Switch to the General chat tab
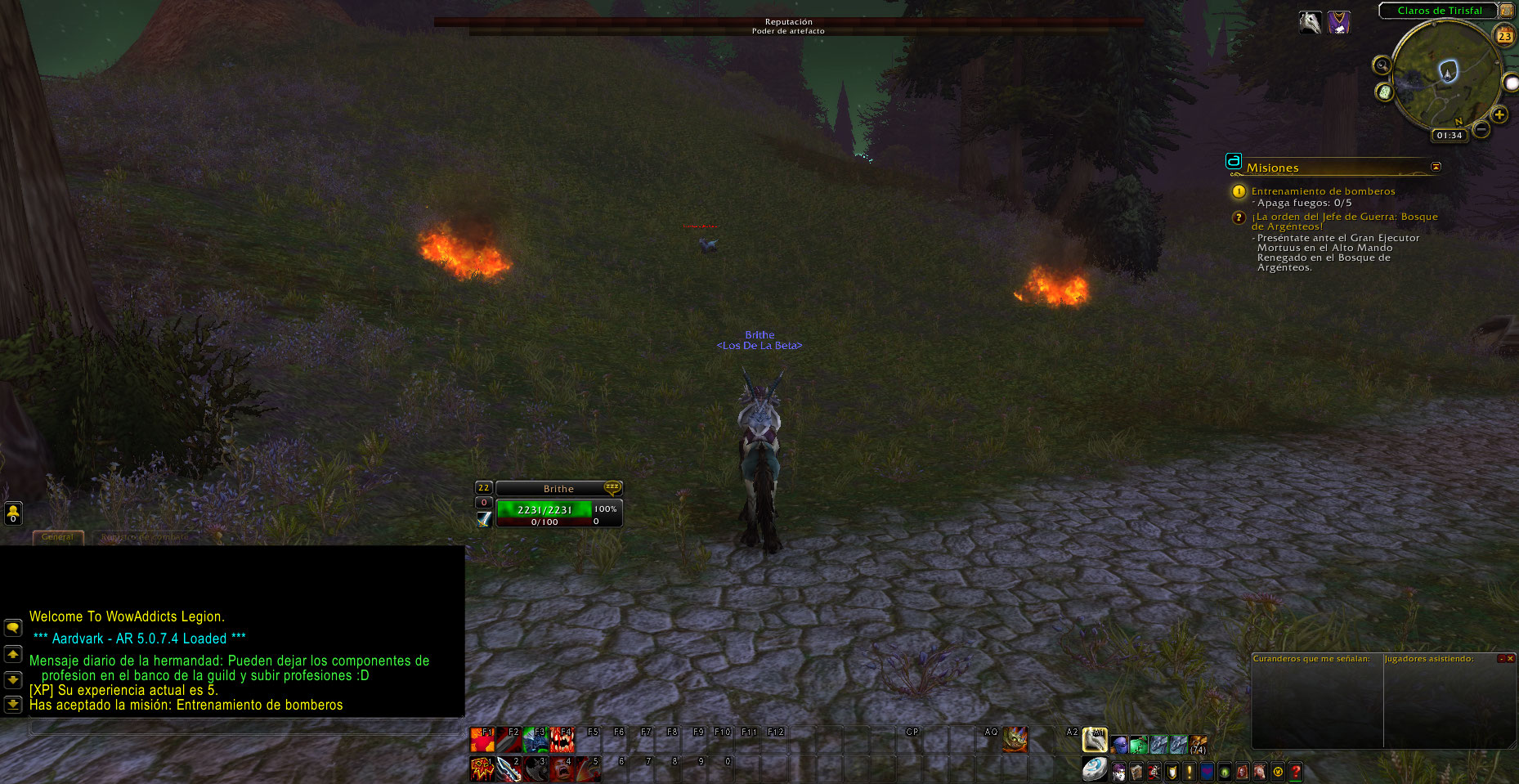This screenshot has height=784, width=1519. (57, 537)
